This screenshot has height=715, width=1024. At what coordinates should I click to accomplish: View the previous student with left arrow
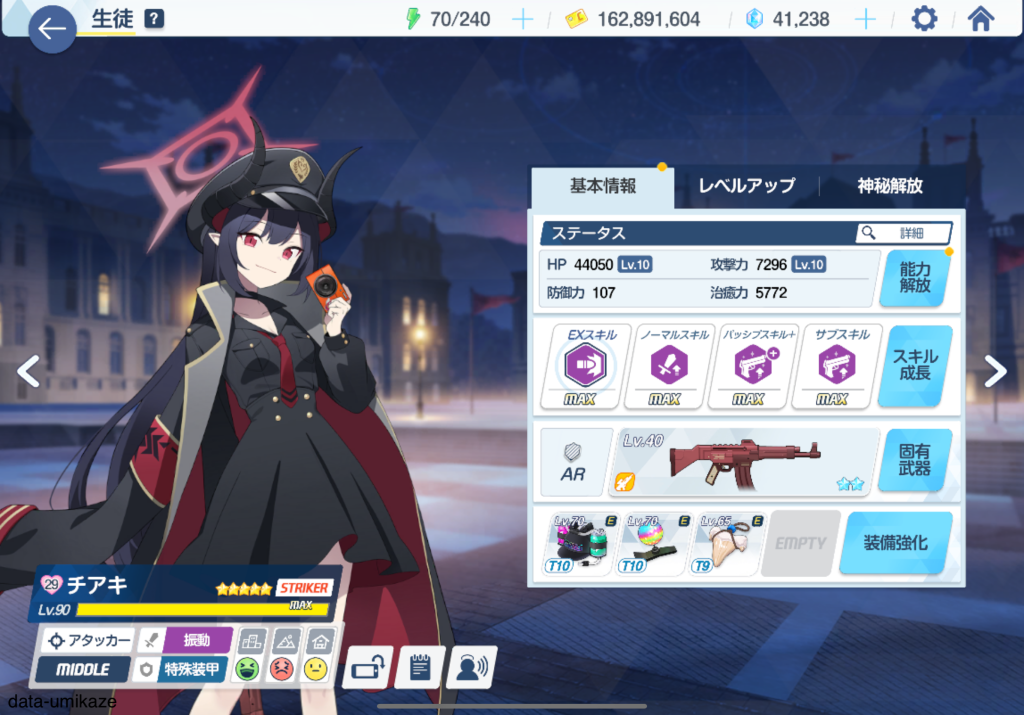(28, 371)
